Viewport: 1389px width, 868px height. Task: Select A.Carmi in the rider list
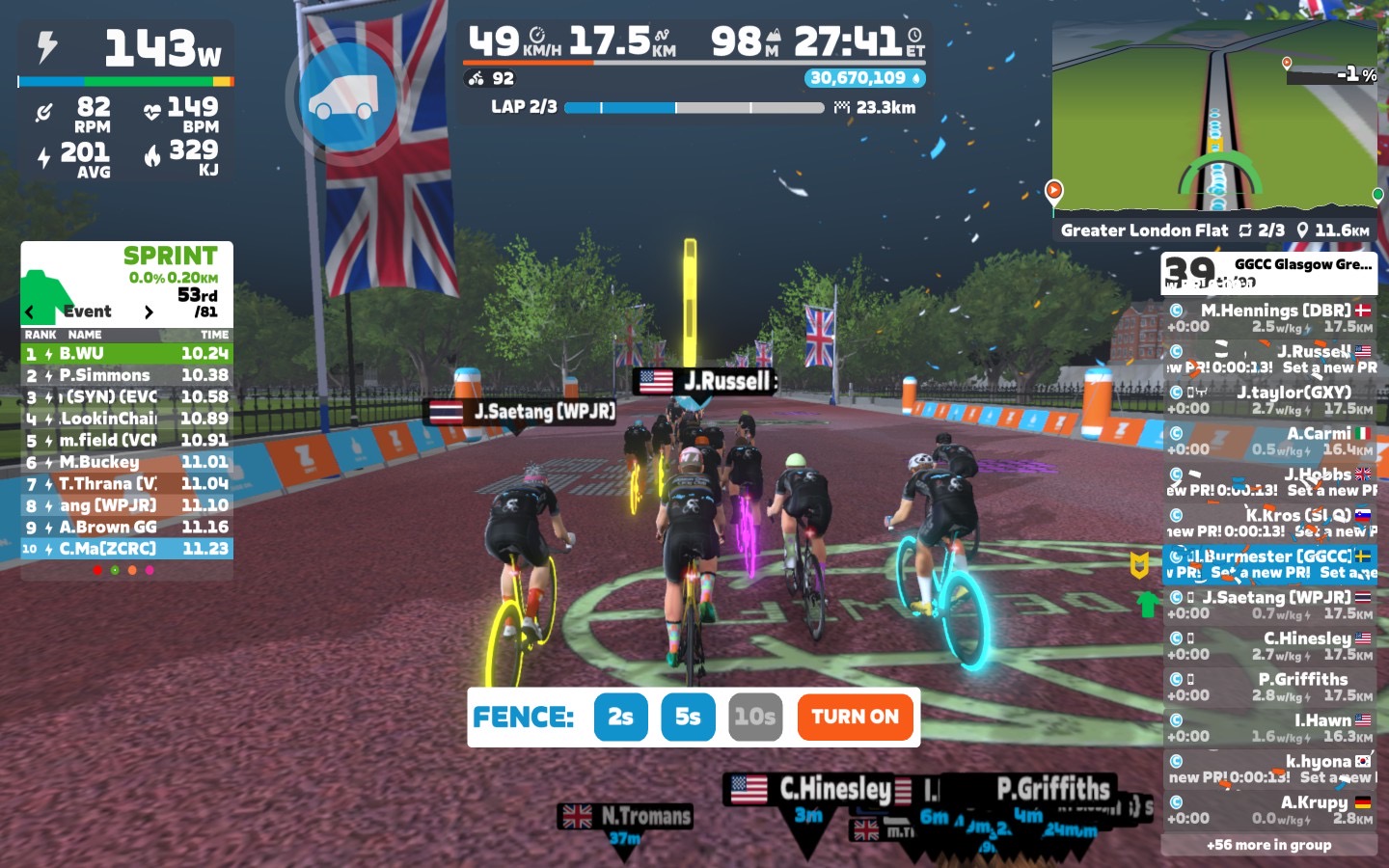click(1268, 441)
